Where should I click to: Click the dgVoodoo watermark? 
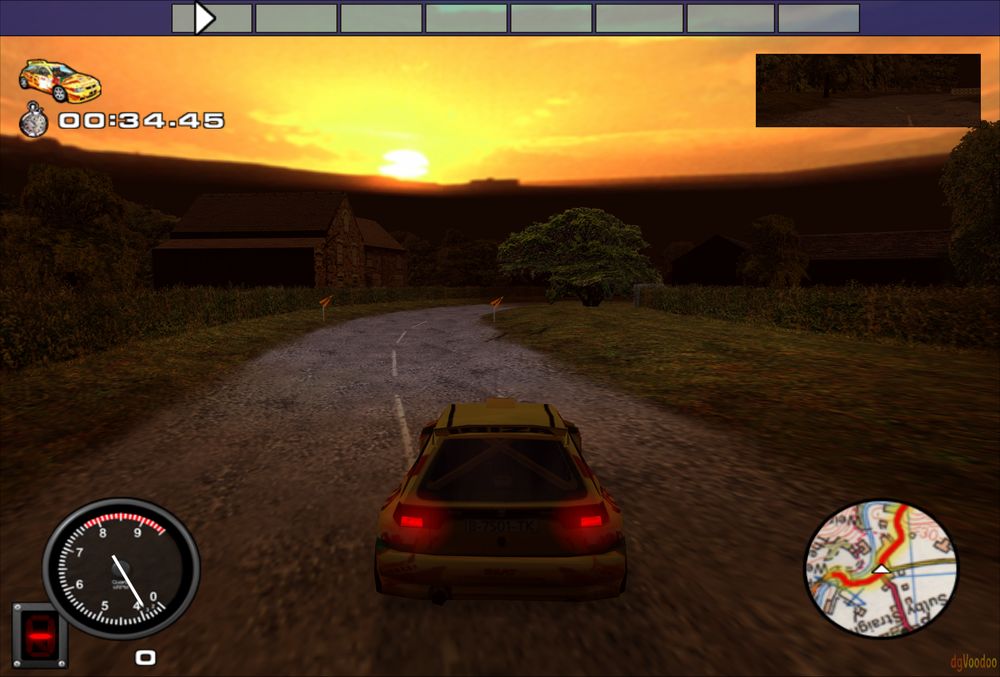pos(971,661)
